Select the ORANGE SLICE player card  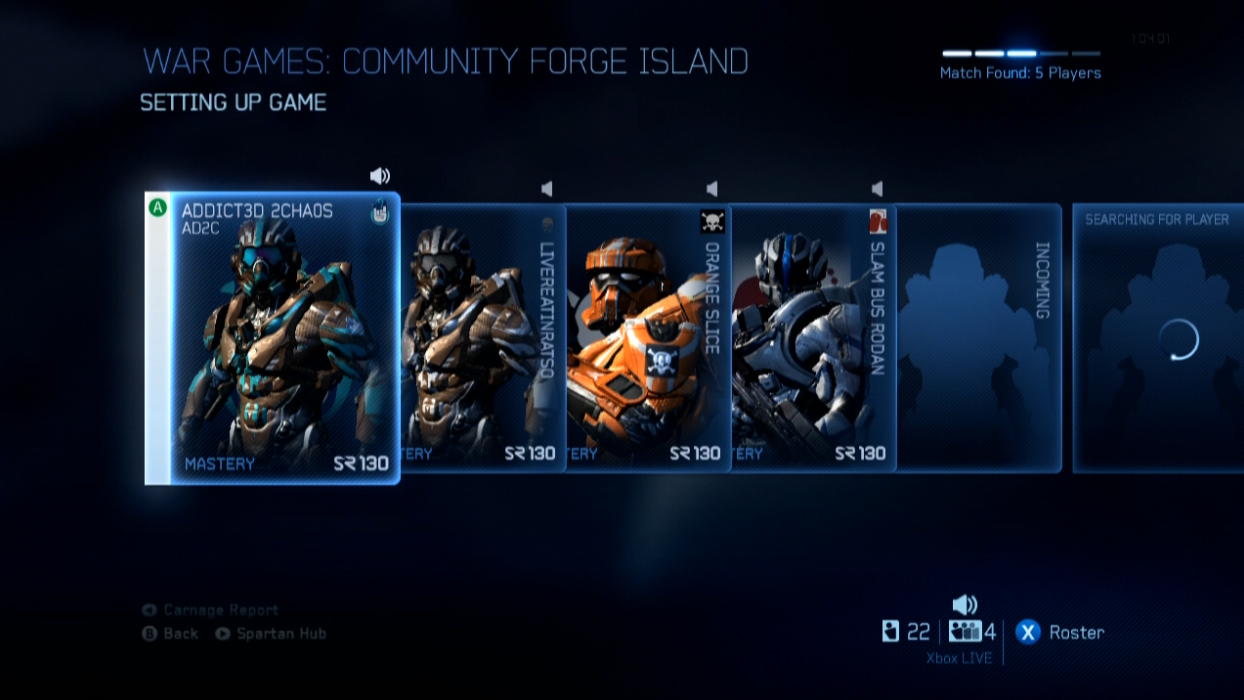(x=648, y=338)
